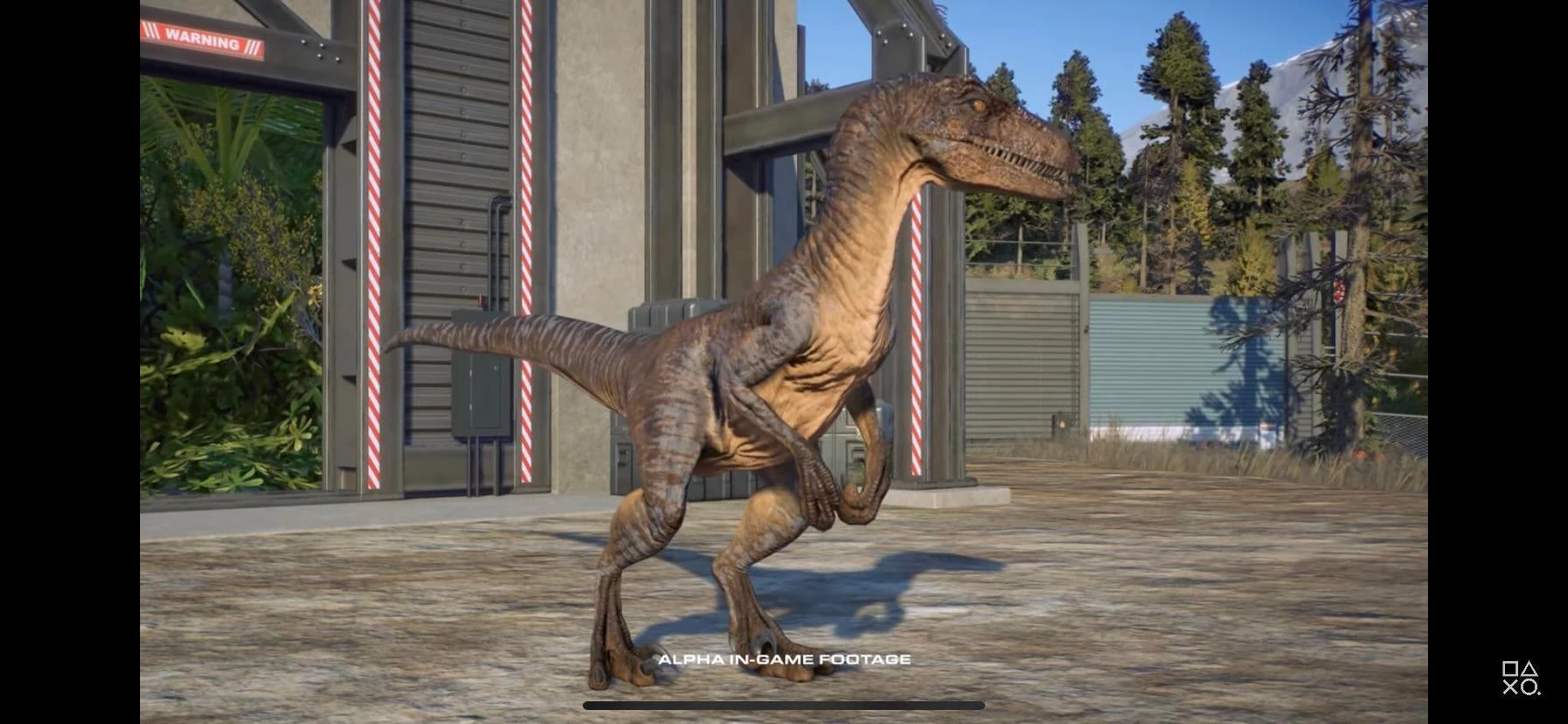The image size is (1568, 724).
Task: Click the PlayStation shapes logo
Action: (1520, 677)
